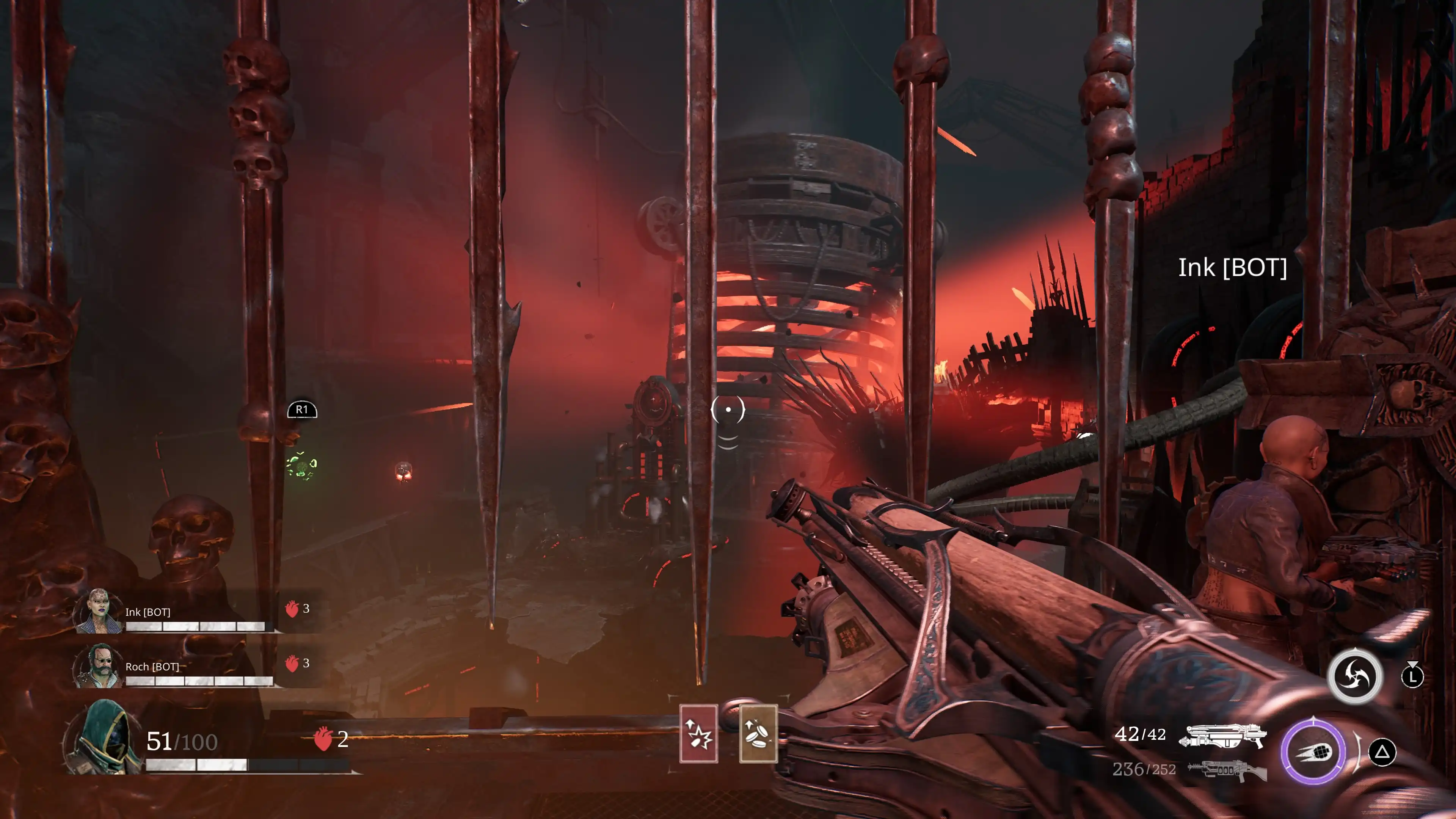Screen dimensions: 1456x819
Task: Activate the purple-ringed grenade ability
Action: pyautogui.click(x=1313, y=752)
